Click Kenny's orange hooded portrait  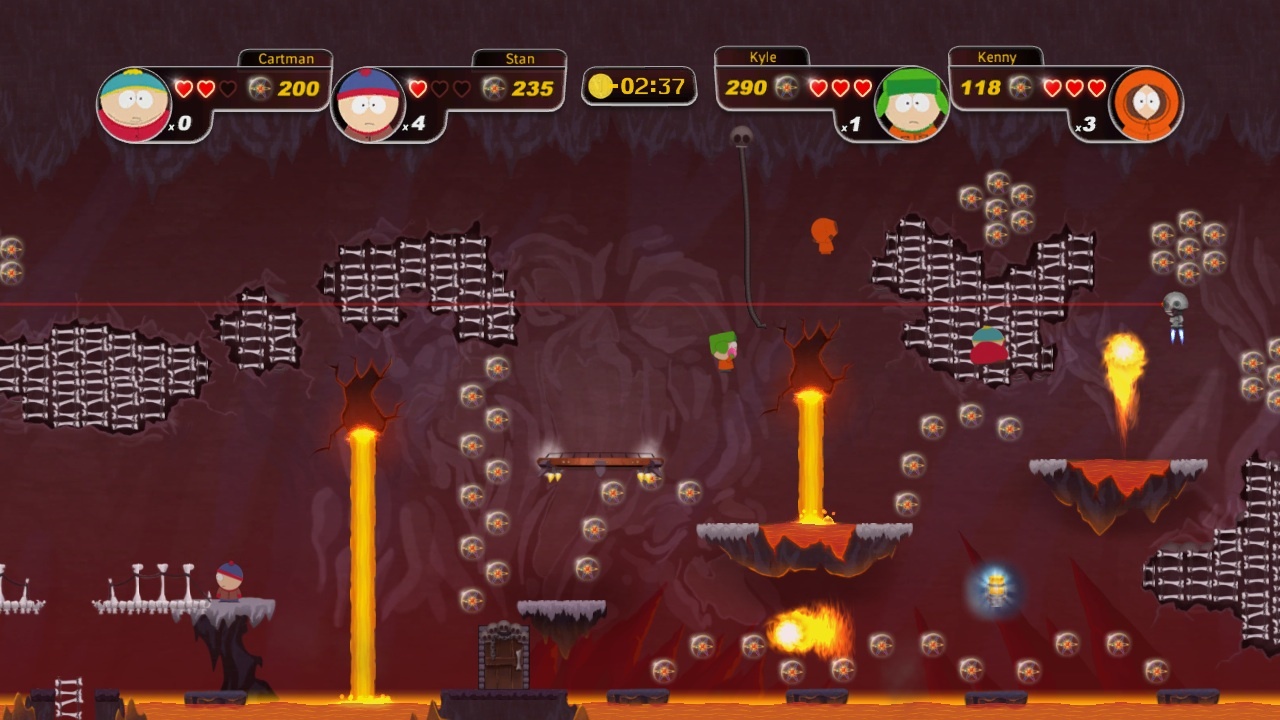pos(1145,104)
